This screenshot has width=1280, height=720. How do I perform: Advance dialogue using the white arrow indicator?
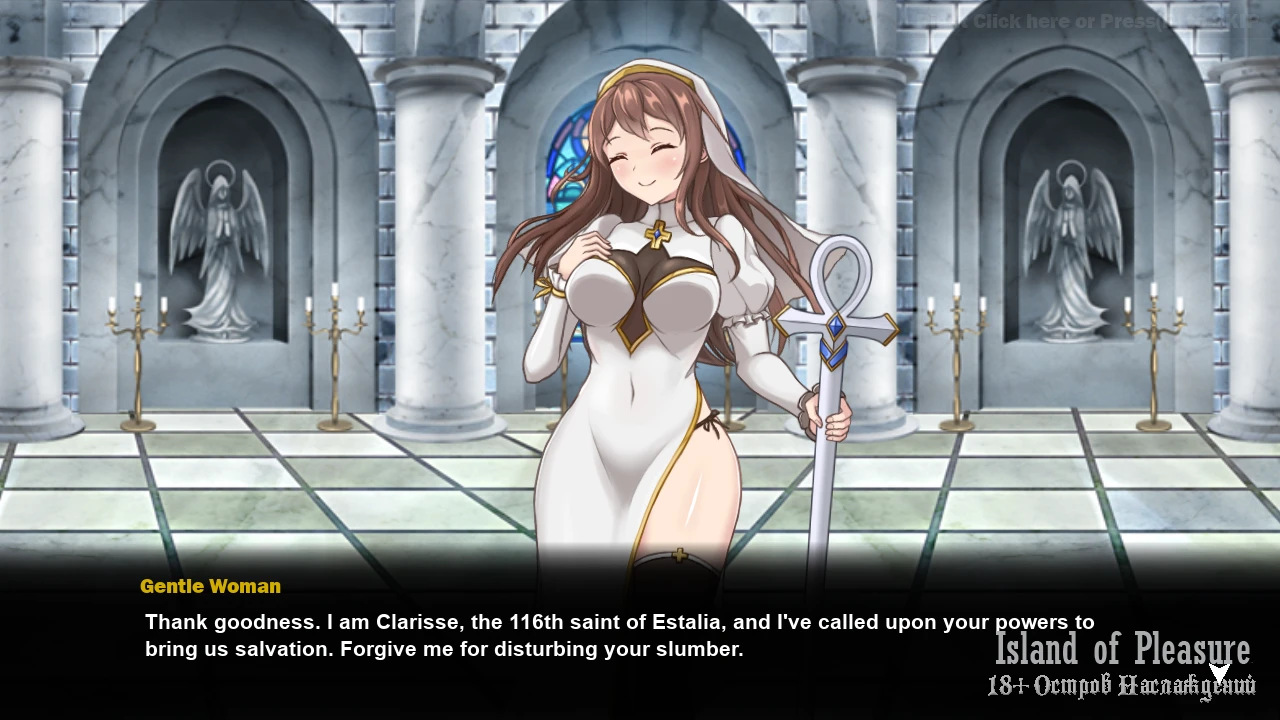click(x=1219, y=672)
